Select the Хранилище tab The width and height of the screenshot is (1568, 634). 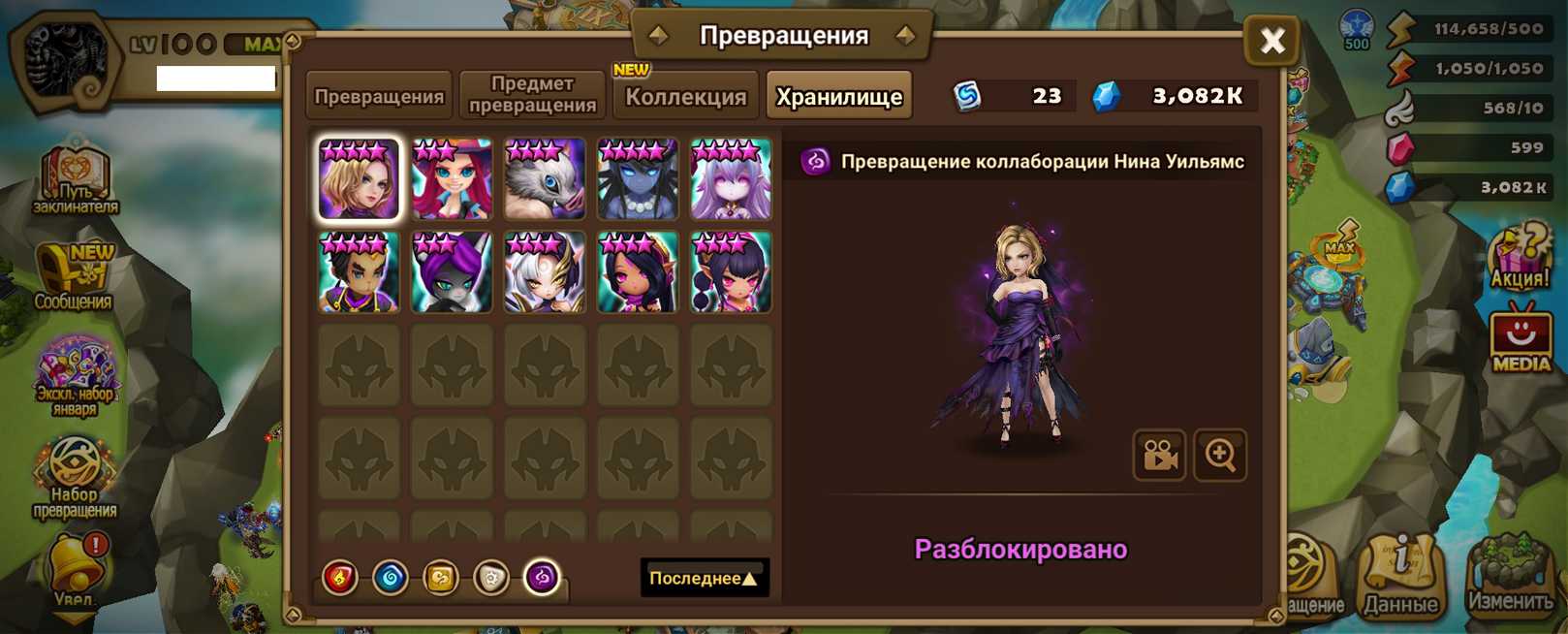tap(838, 96)
